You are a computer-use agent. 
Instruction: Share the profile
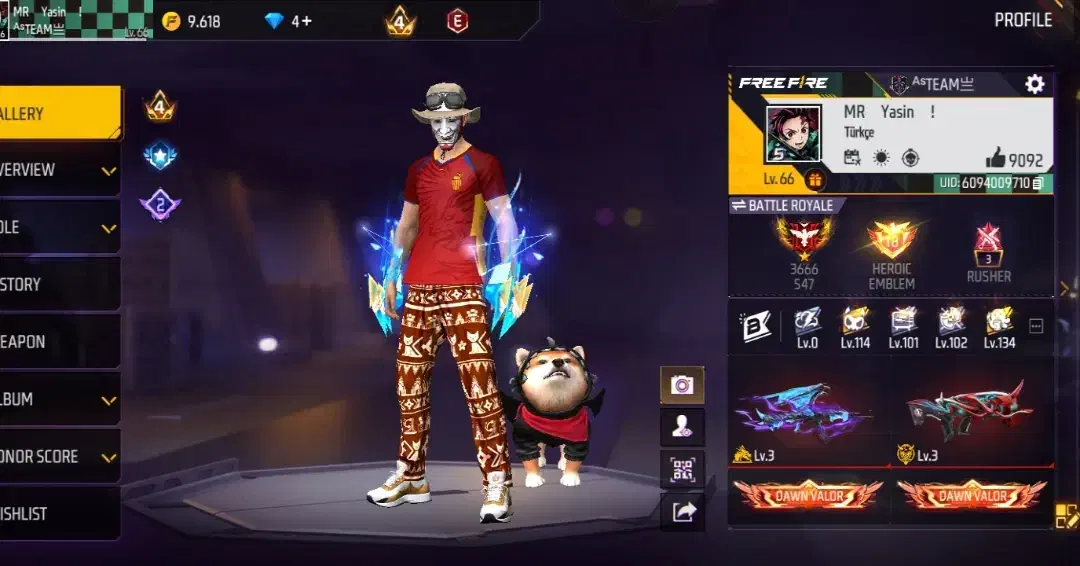(x=682, y=511)
